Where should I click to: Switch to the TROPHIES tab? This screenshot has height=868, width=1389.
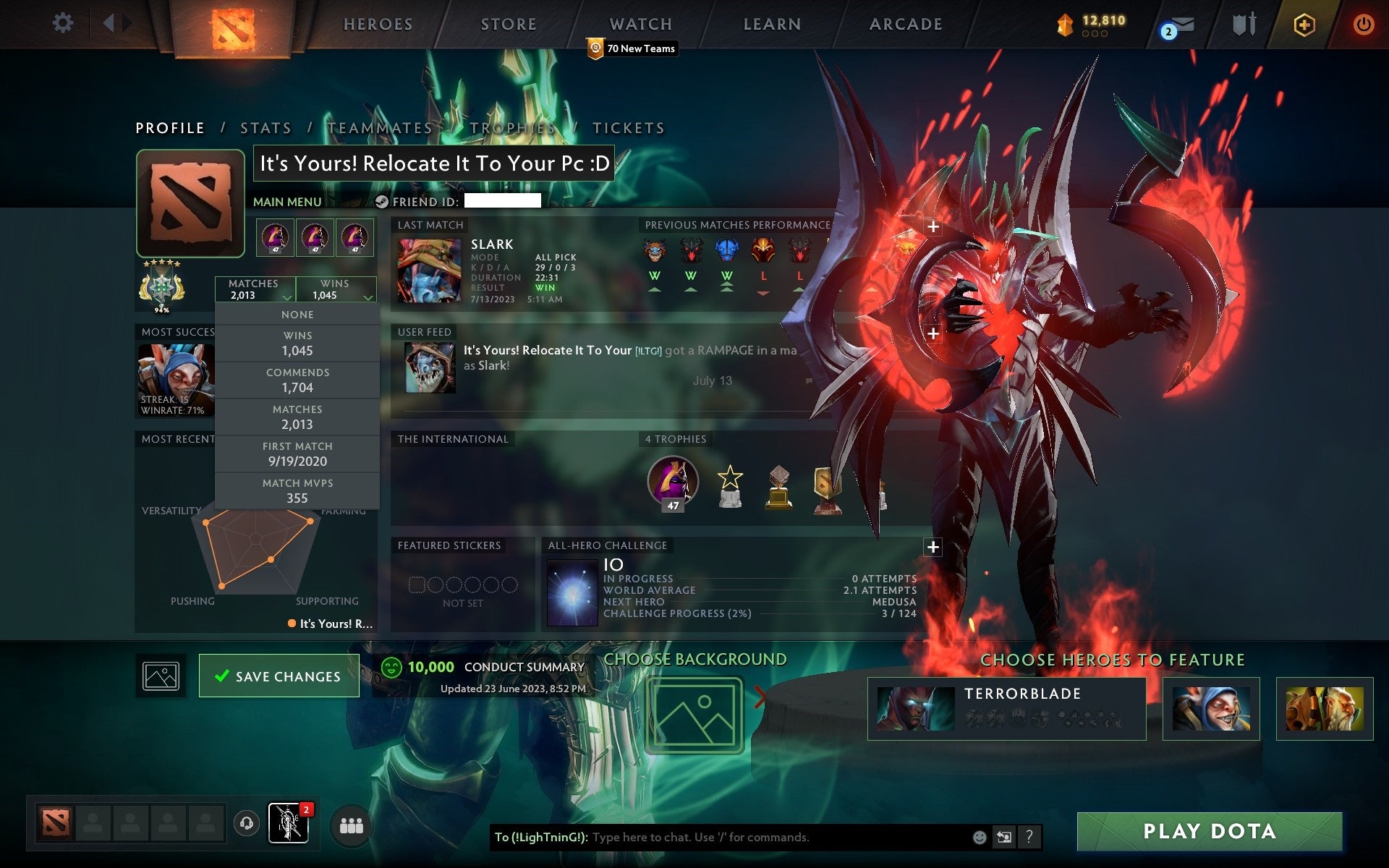[511, 127]
